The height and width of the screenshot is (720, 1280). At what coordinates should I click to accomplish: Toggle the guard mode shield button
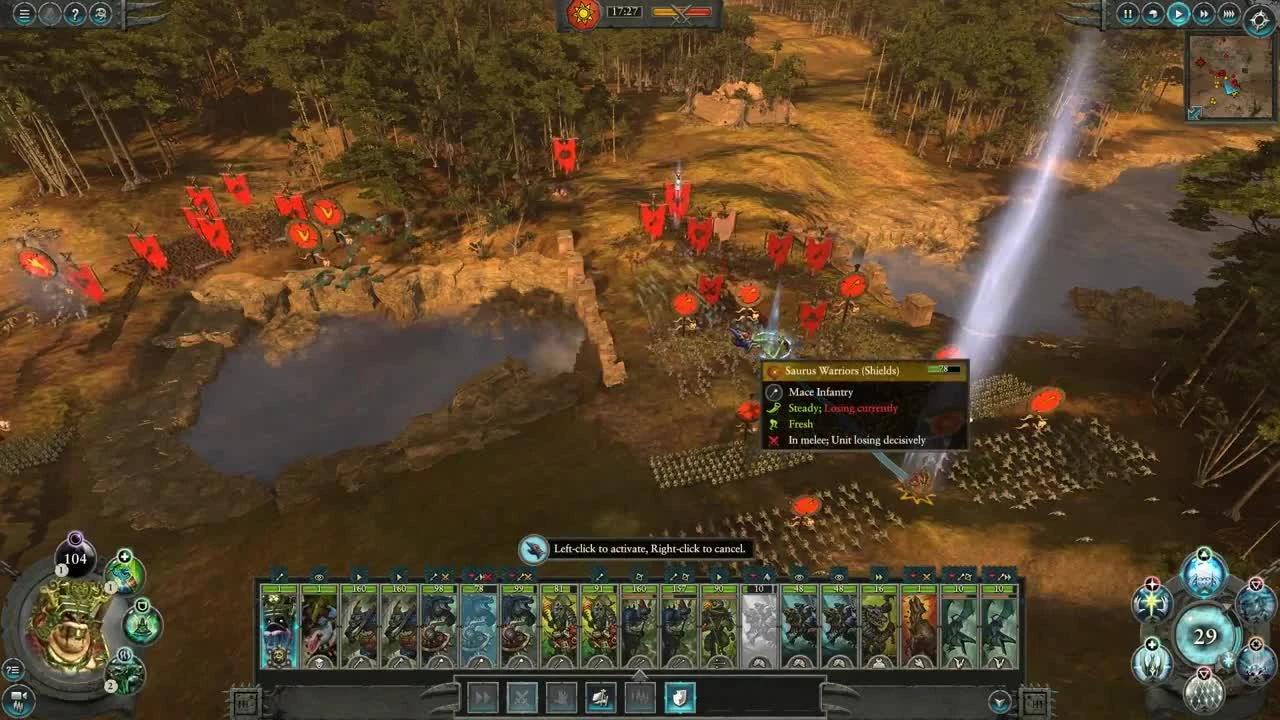[x=679, y=699]
